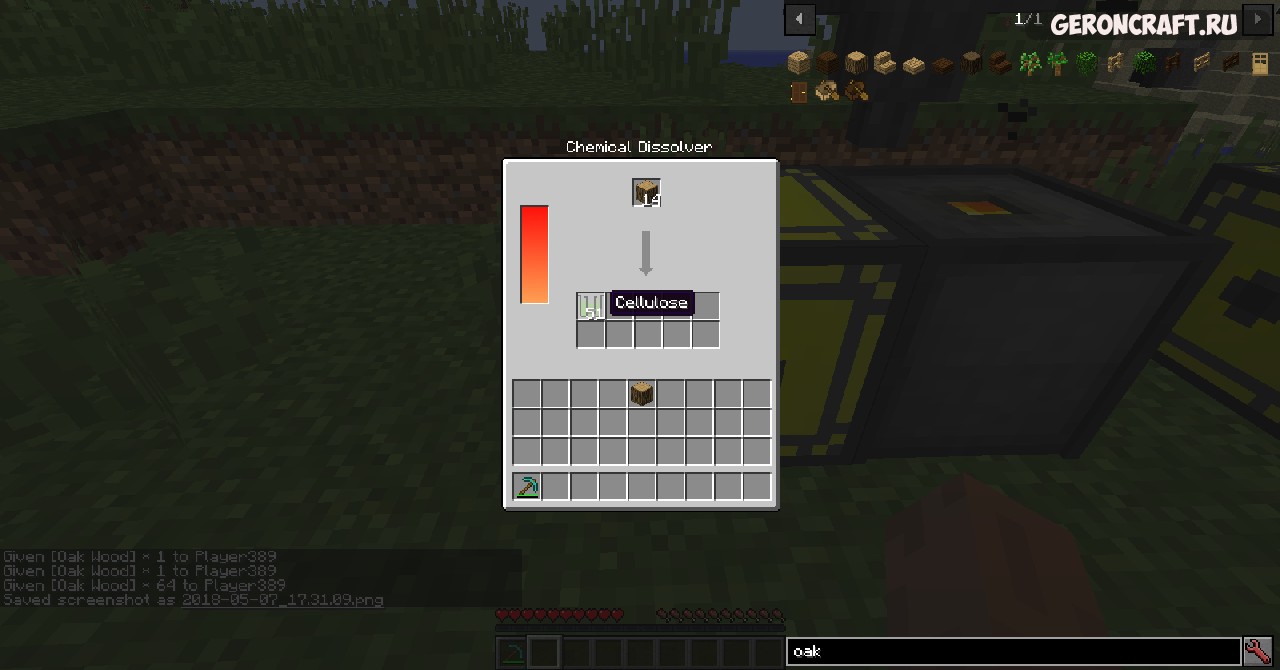This screenshot has width=1280, height=670.
Task: Choose the dark oak stairs in the item list
Action: point(1000,64)
